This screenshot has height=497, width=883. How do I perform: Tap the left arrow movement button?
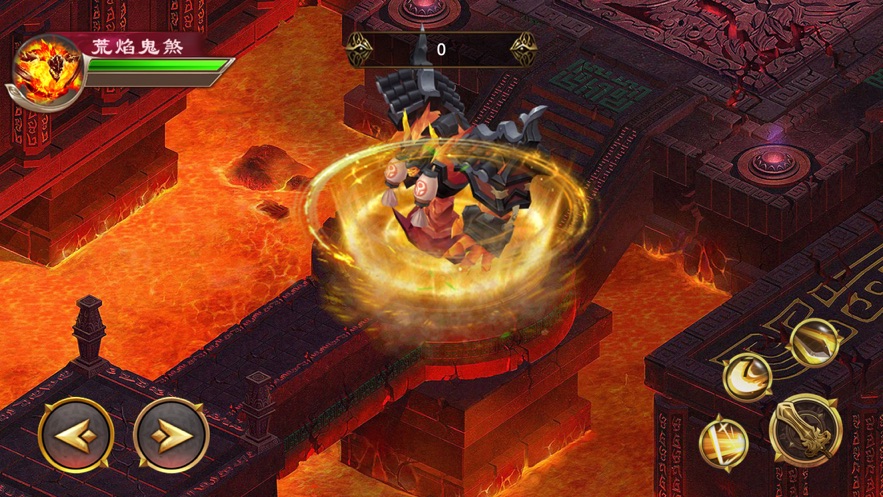[76, 435]
